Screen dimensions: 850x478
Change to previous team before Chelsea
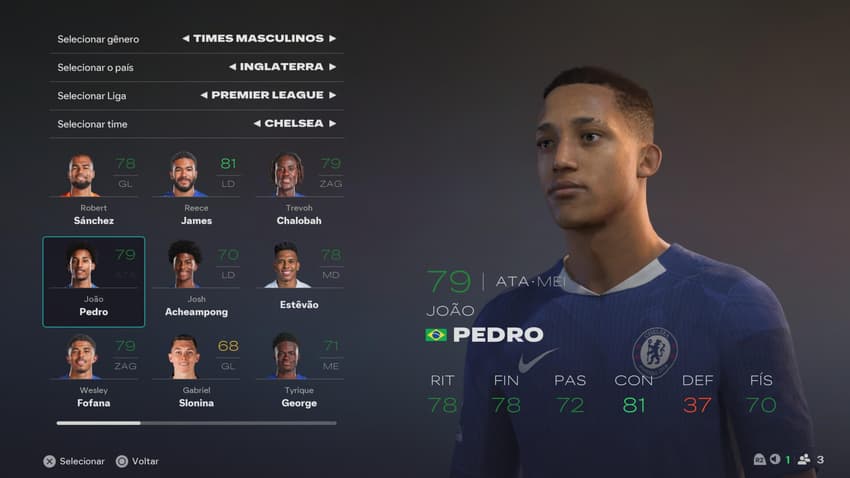pos(257,124)
